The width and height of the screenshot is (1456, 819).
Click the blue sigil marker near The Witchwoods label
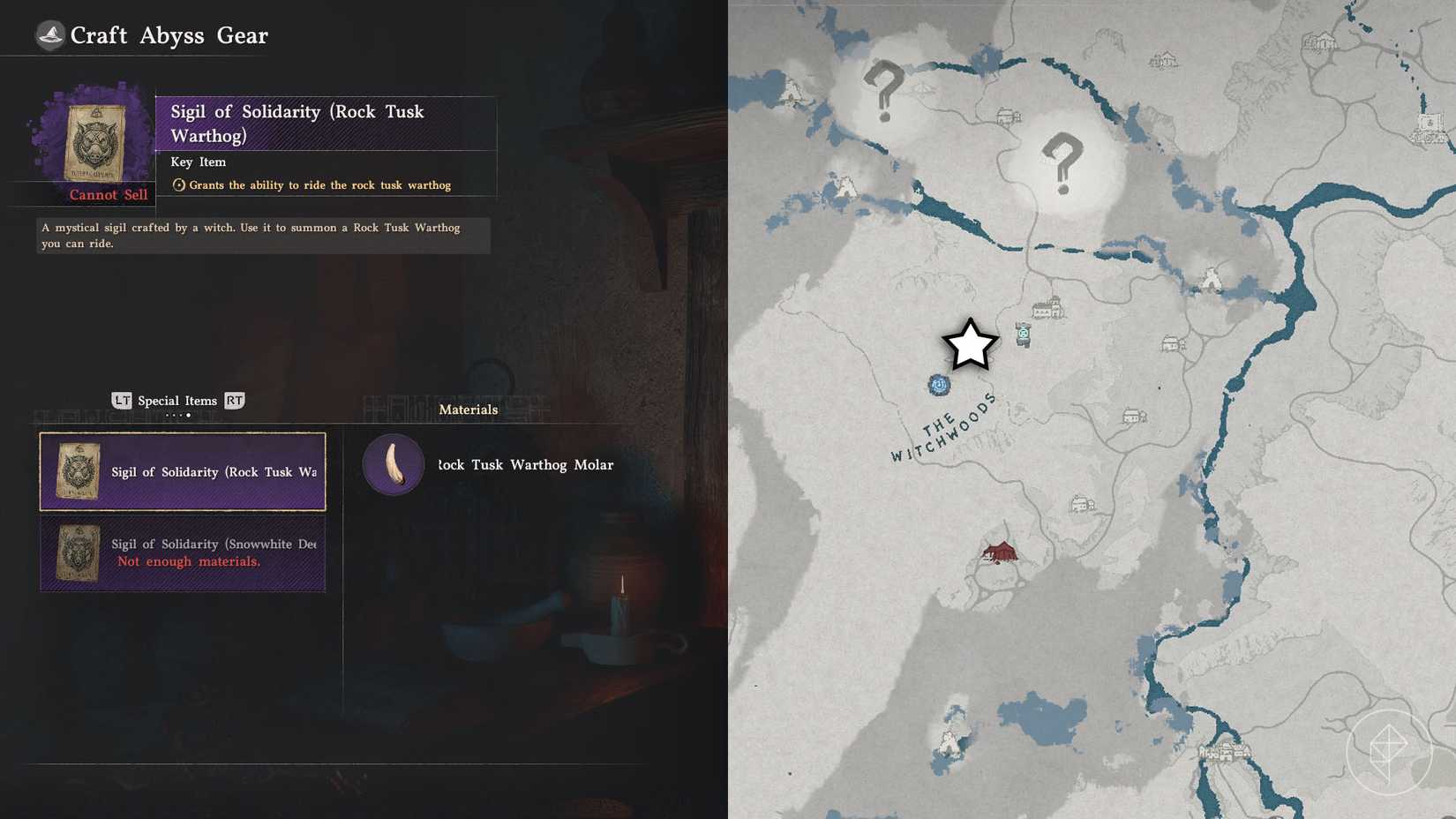pyautogui.click(x=939, y=385)
